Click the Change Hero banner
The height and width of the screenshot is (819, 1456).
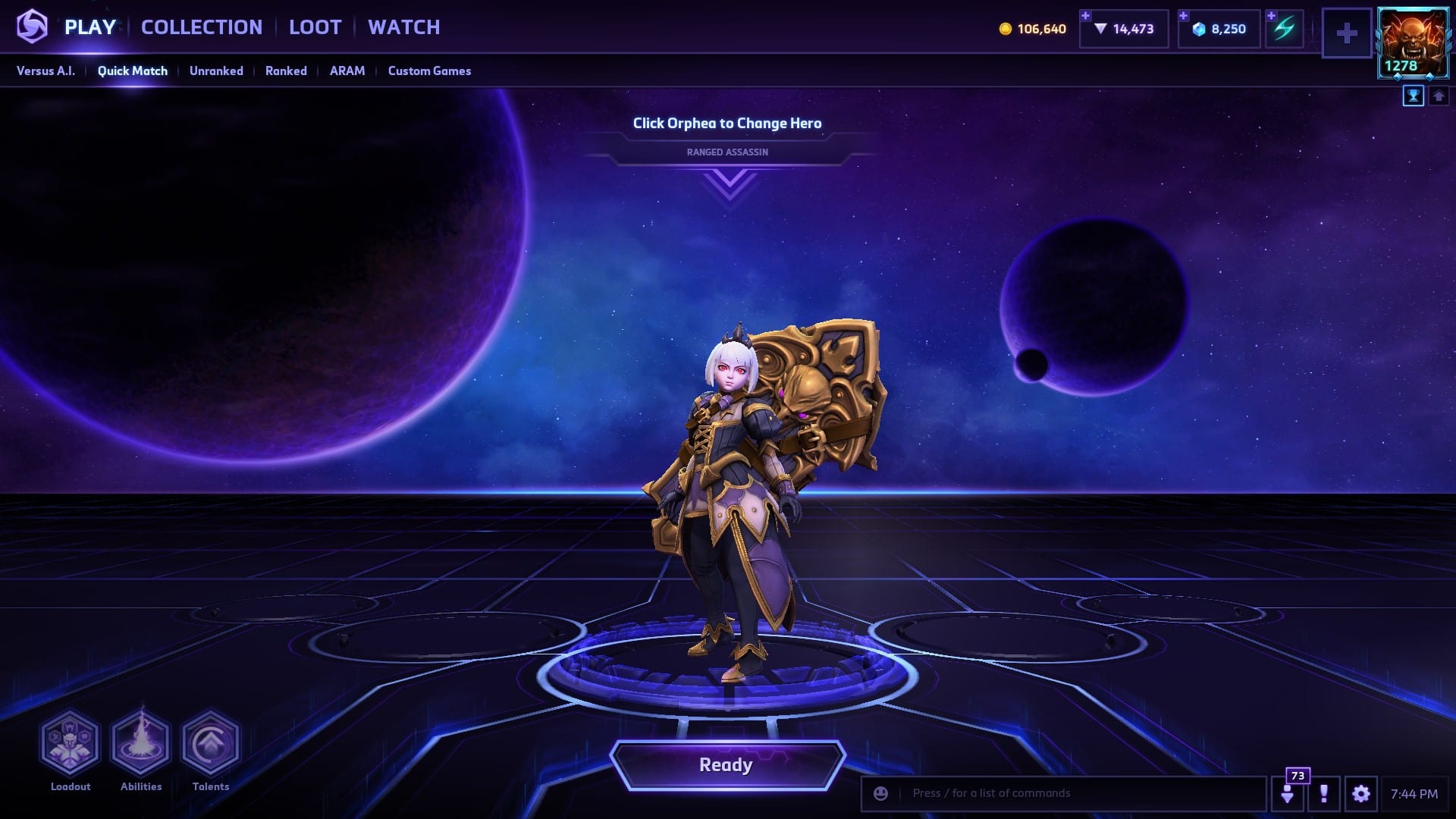(727, 124)
